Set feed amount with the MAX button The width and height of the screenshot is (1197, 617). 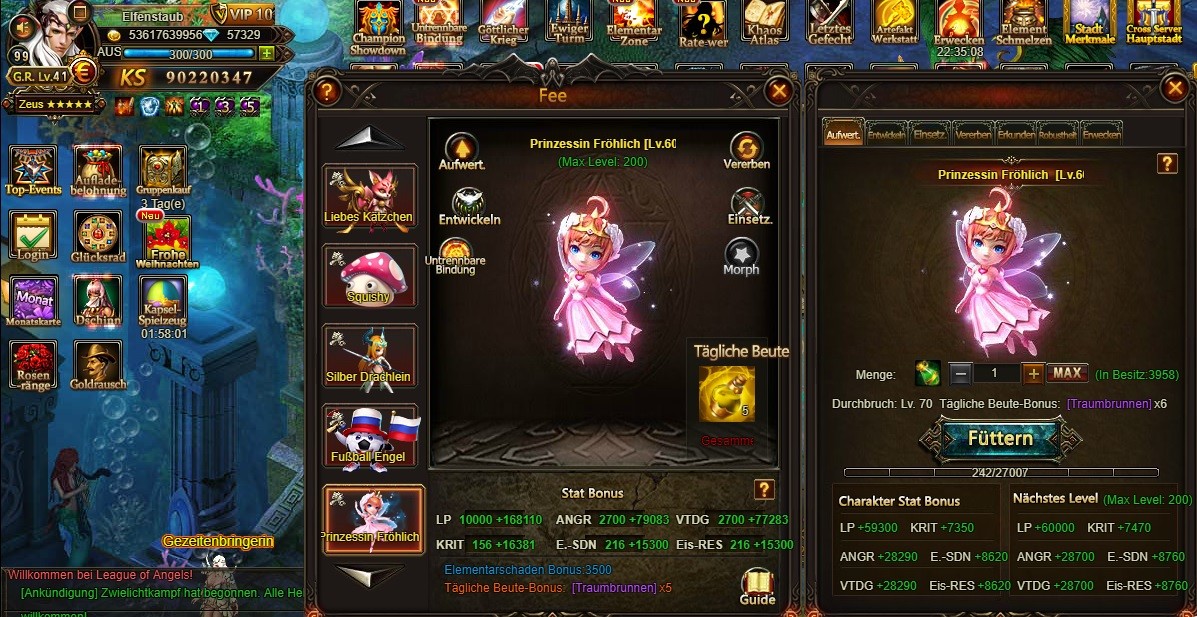(1067, 374)
